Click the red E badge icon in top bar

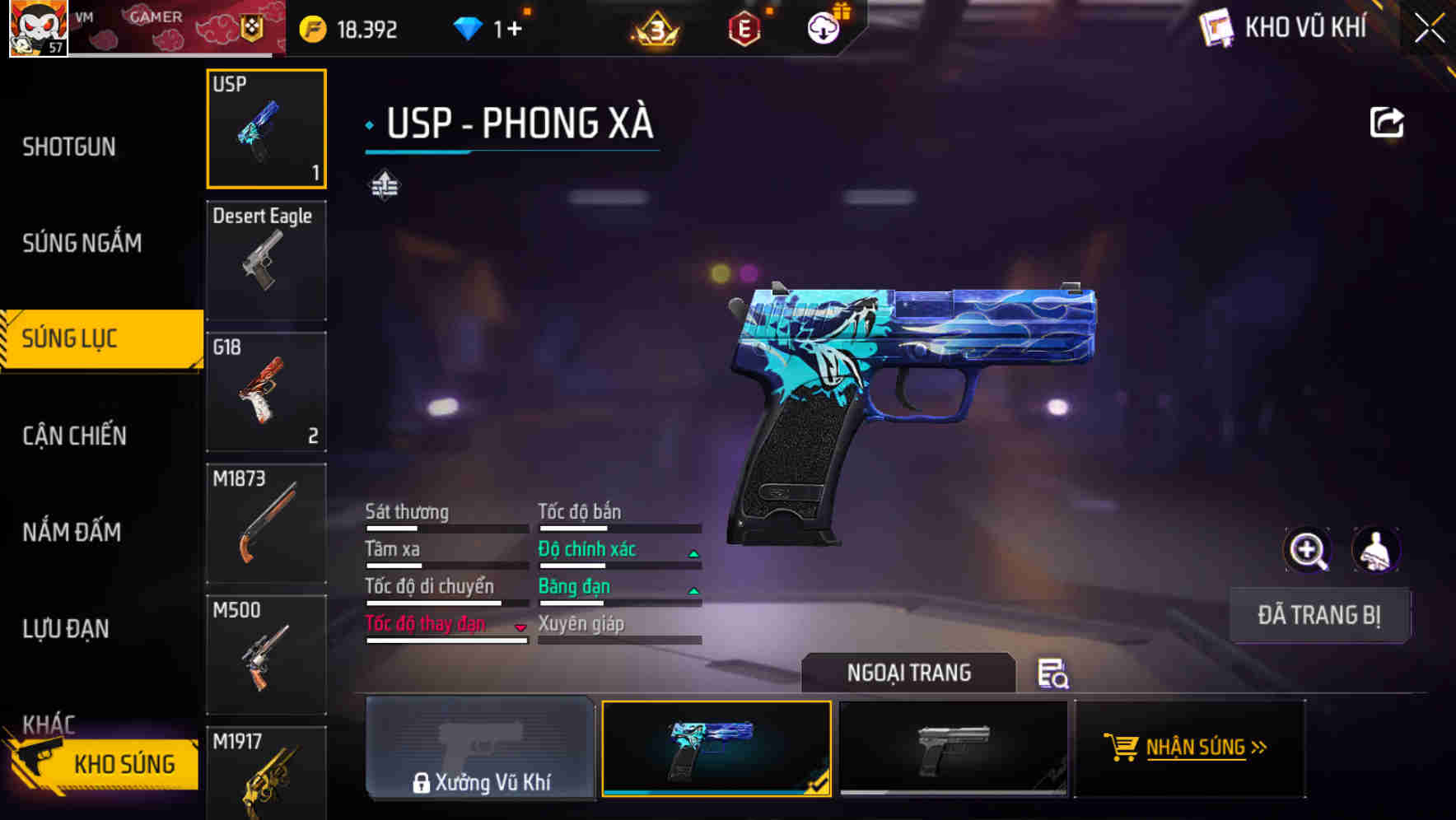pos(744,30)
